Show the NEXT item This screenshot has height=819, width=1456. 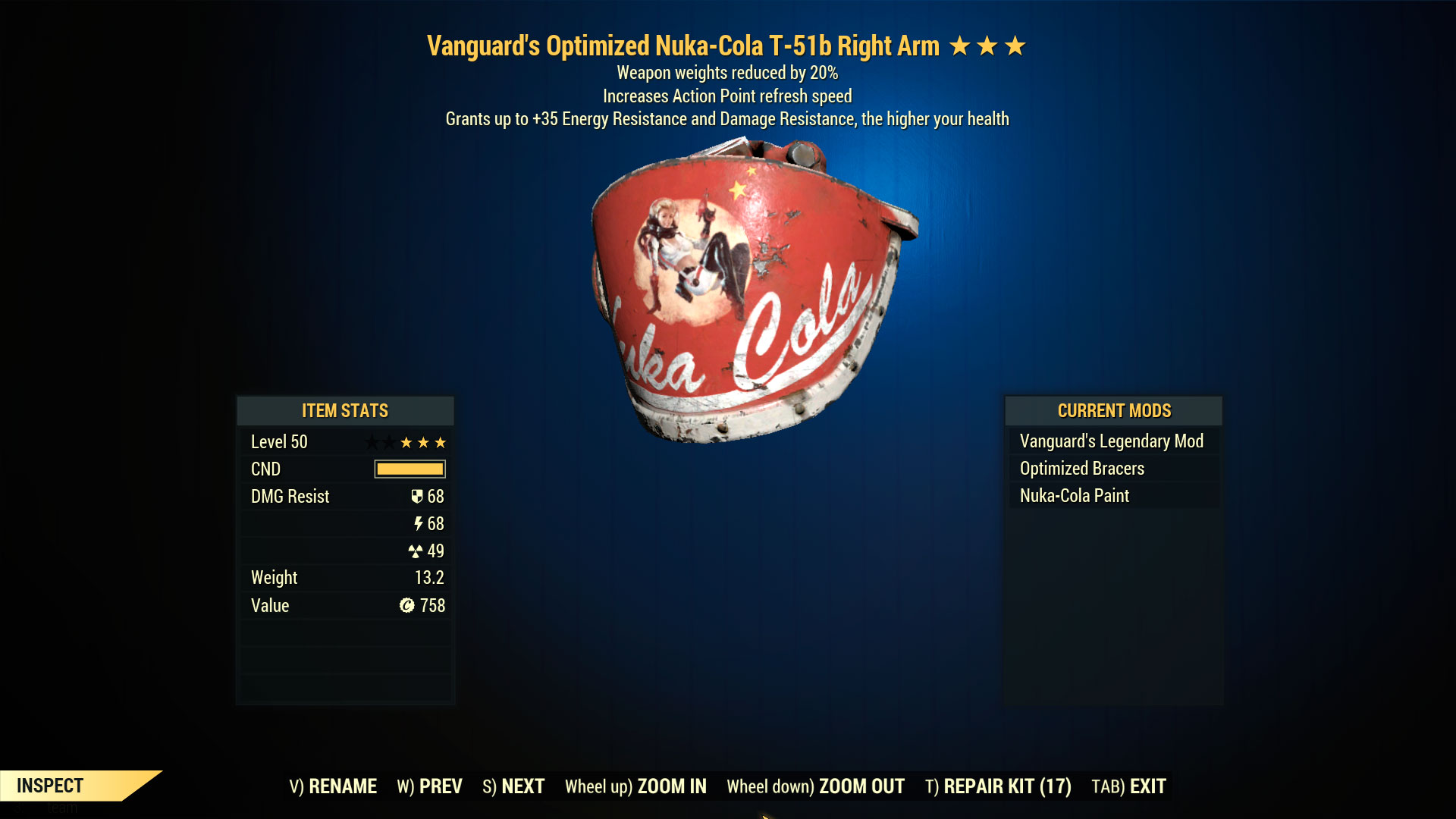[513, 786]
